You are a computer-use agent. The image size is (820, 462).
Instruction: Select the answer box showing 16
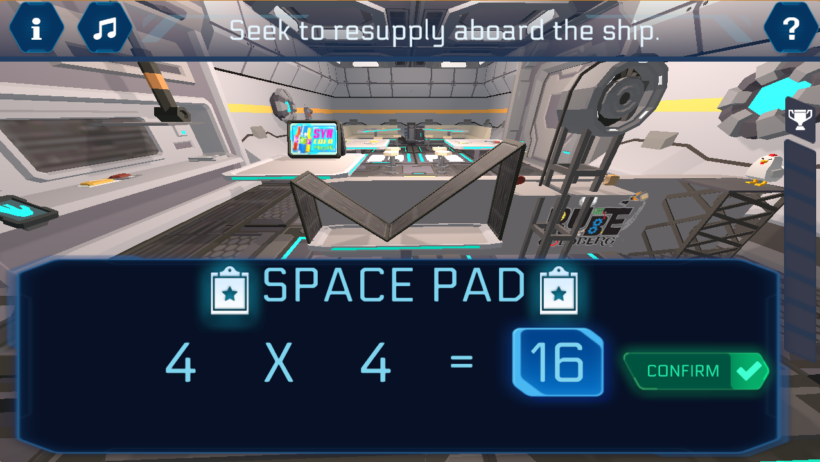(557, 364)
